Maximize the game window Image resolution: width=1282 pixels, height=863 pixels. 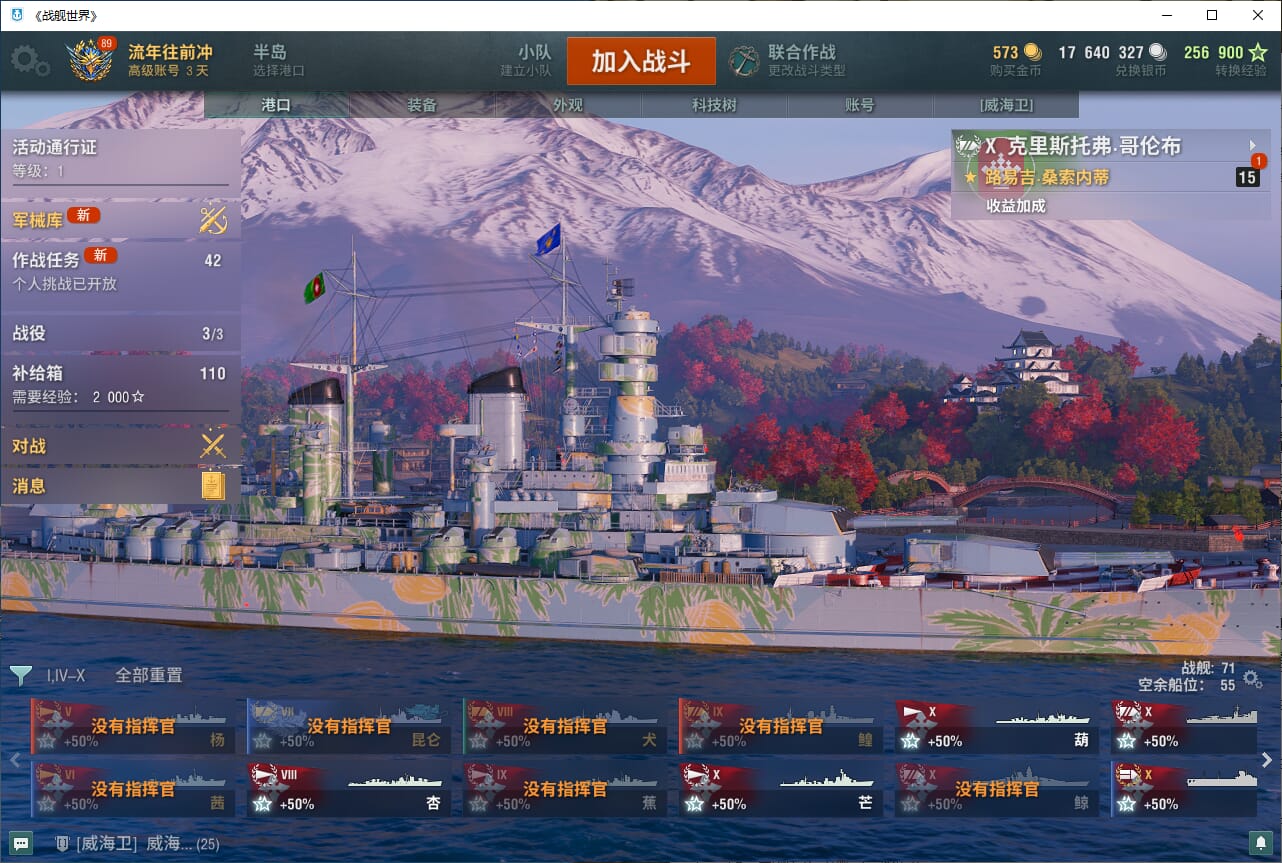[x=1212, y=15]
